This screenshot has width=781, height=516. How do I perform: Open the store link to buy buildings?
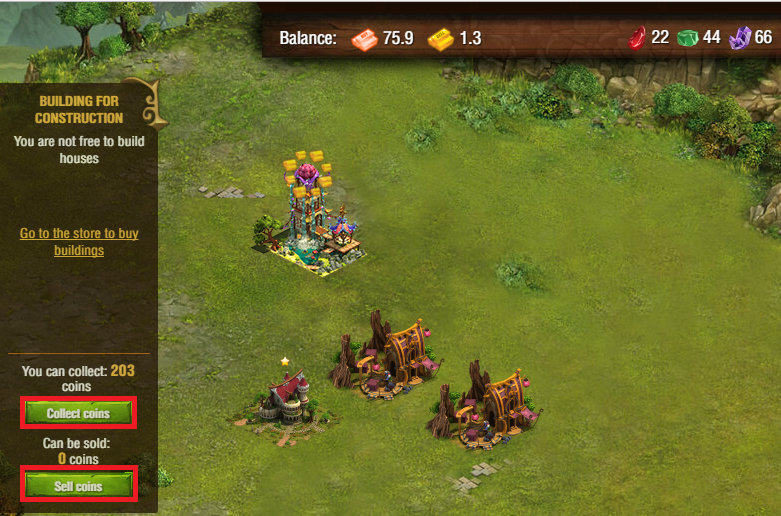(79, 241)
